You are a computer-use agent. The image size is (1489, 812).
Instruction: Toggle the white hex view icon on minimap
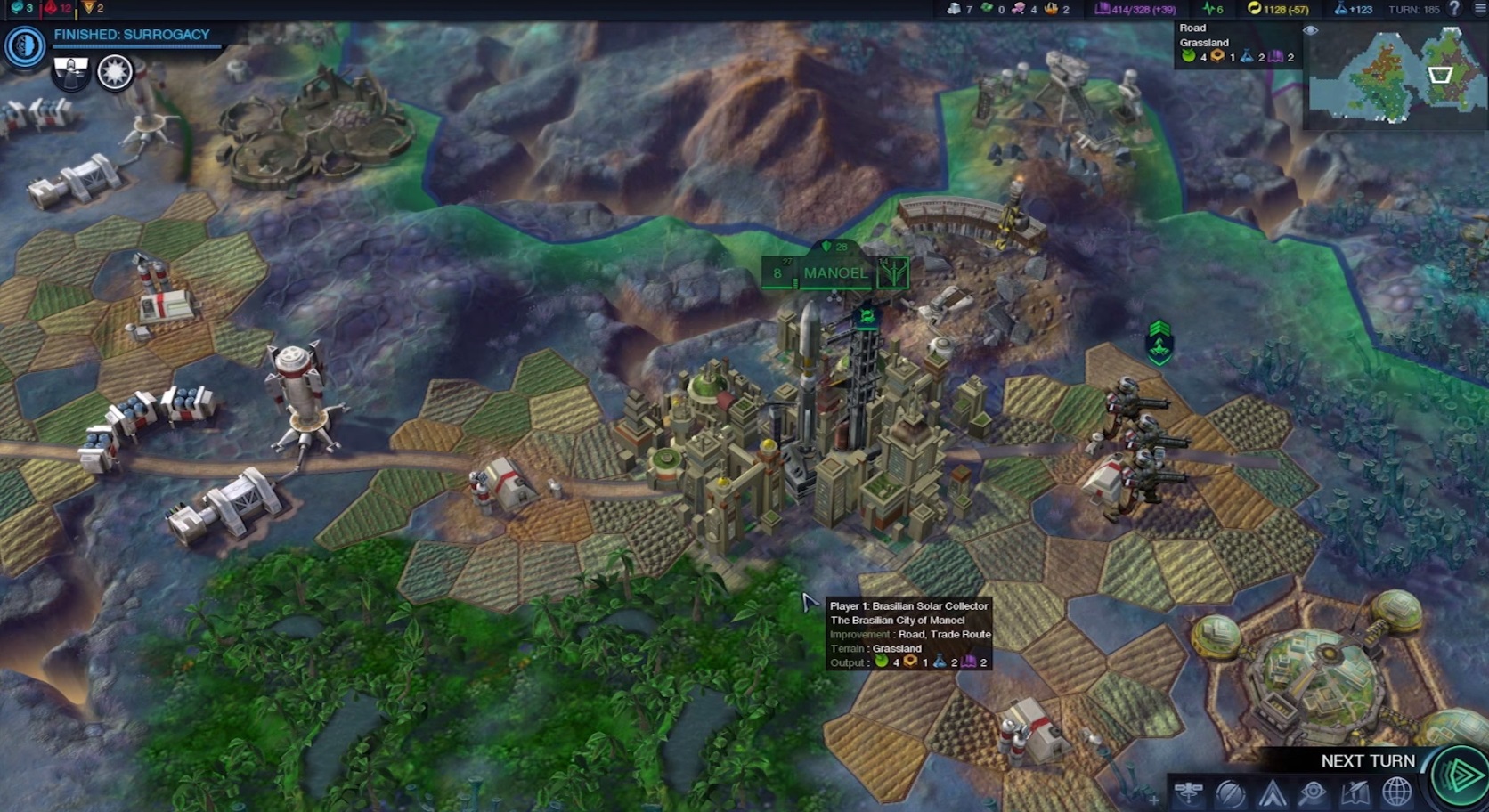pos(1439,76)
